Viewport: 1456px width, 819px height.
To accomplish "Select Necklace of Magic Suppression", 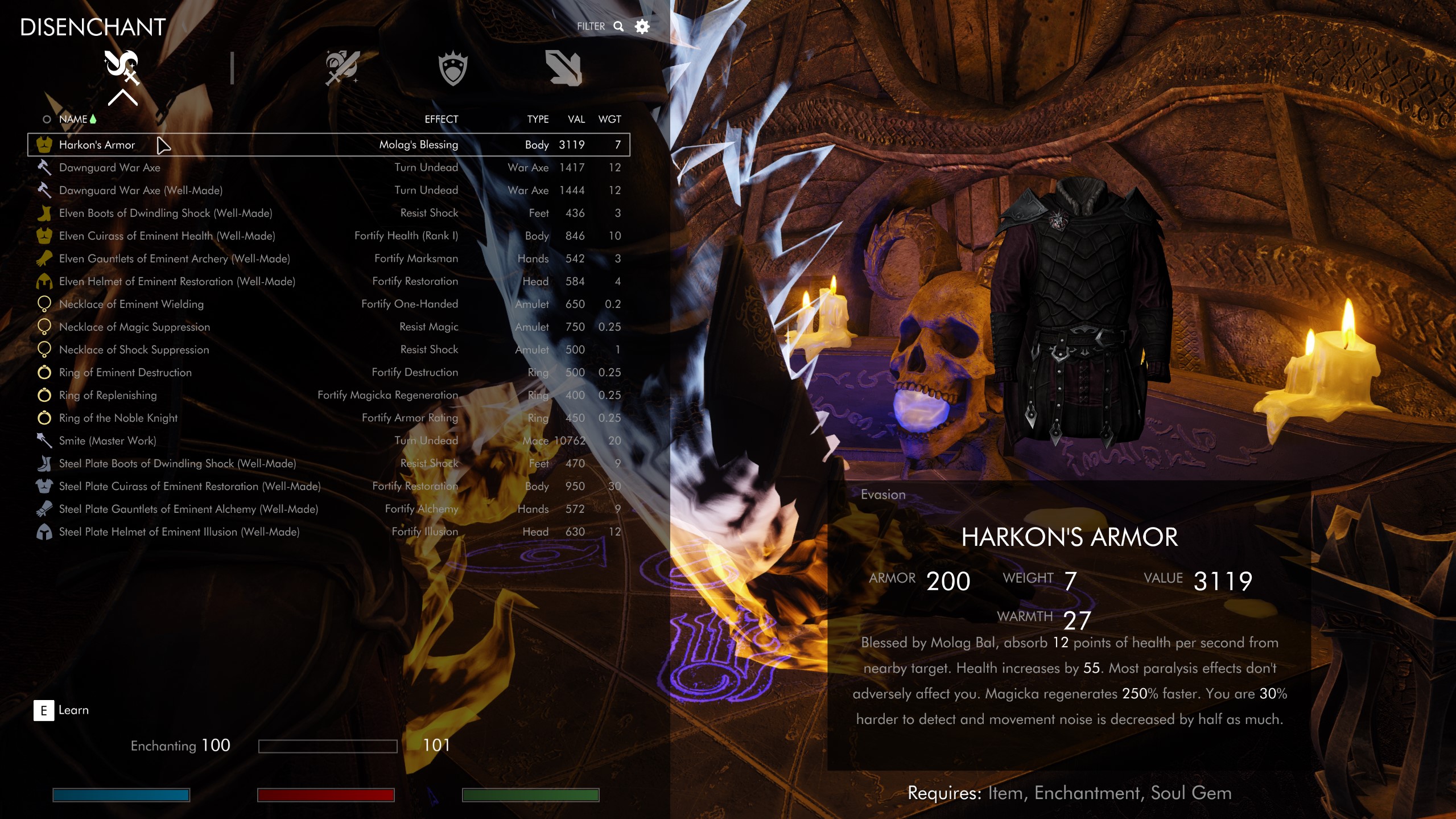I will pos(134,327).
